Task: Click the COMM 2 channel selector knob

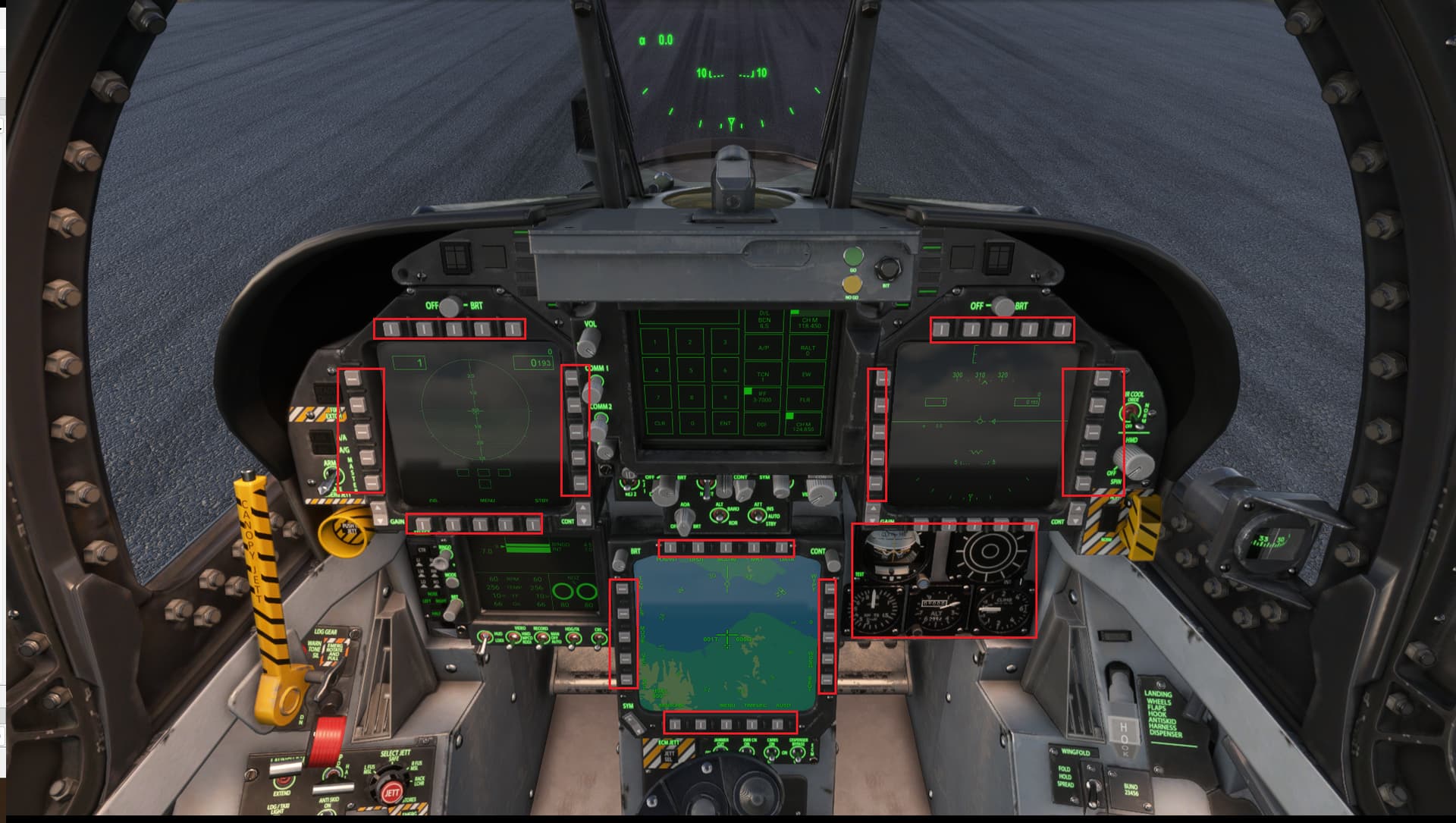Action: 599,429
